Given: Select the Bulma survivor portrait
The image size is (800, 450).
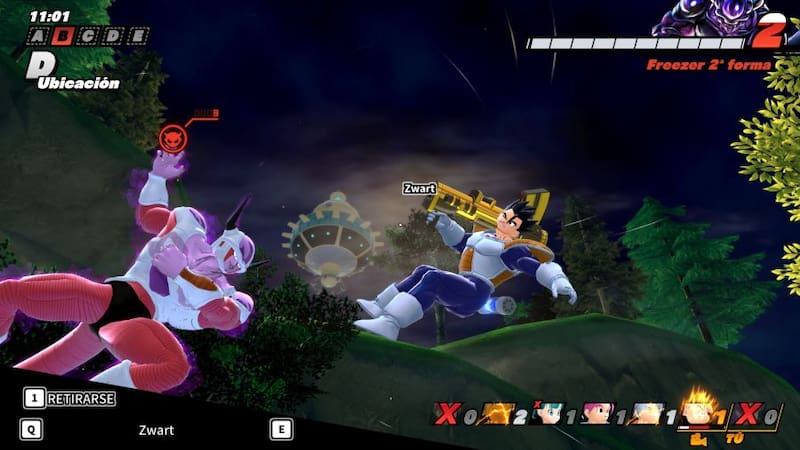Looking at the screenshot, I should click(x=546, y=412).
